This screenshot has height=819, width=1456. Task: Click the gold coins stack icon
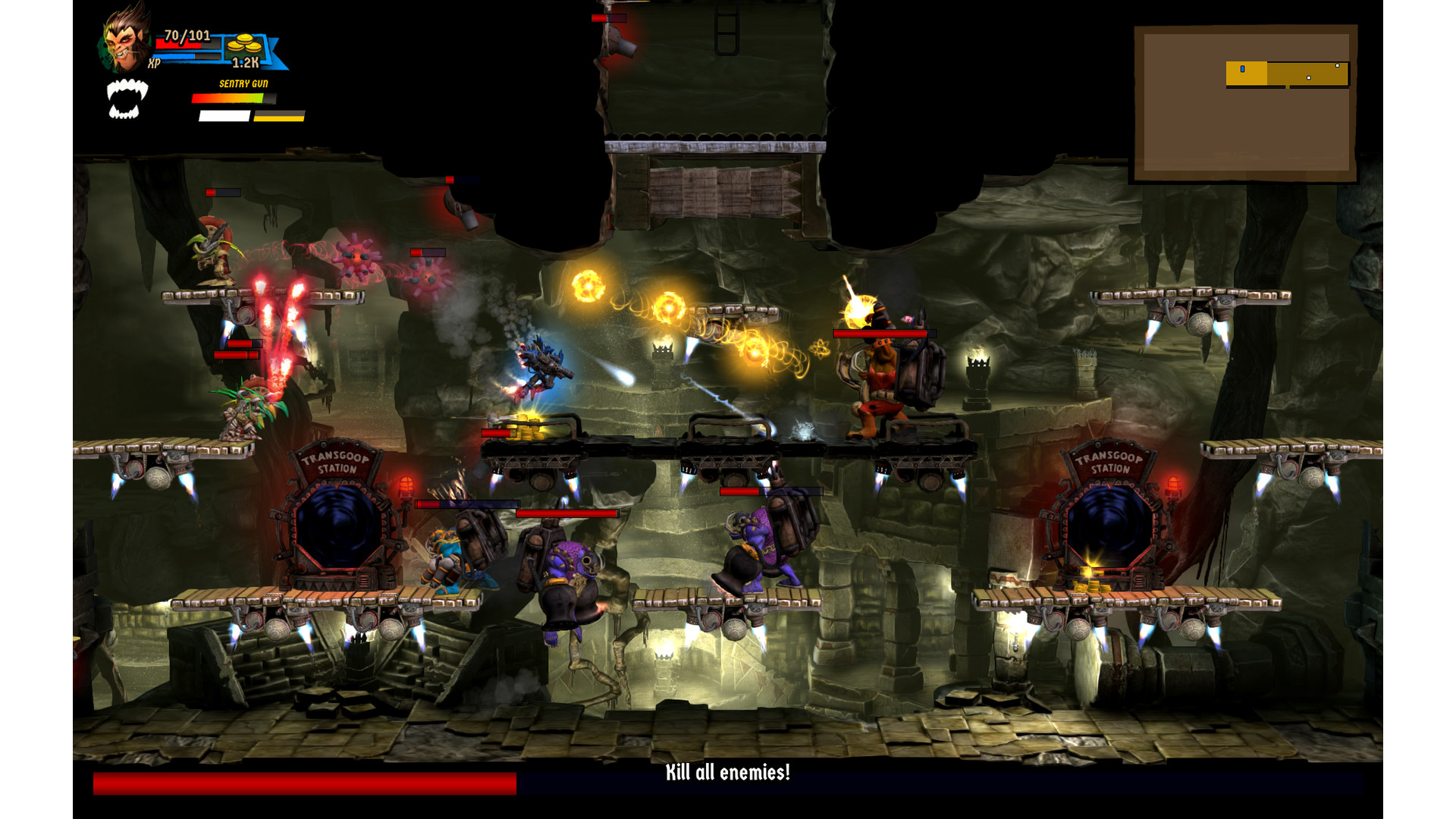(243, 43)
